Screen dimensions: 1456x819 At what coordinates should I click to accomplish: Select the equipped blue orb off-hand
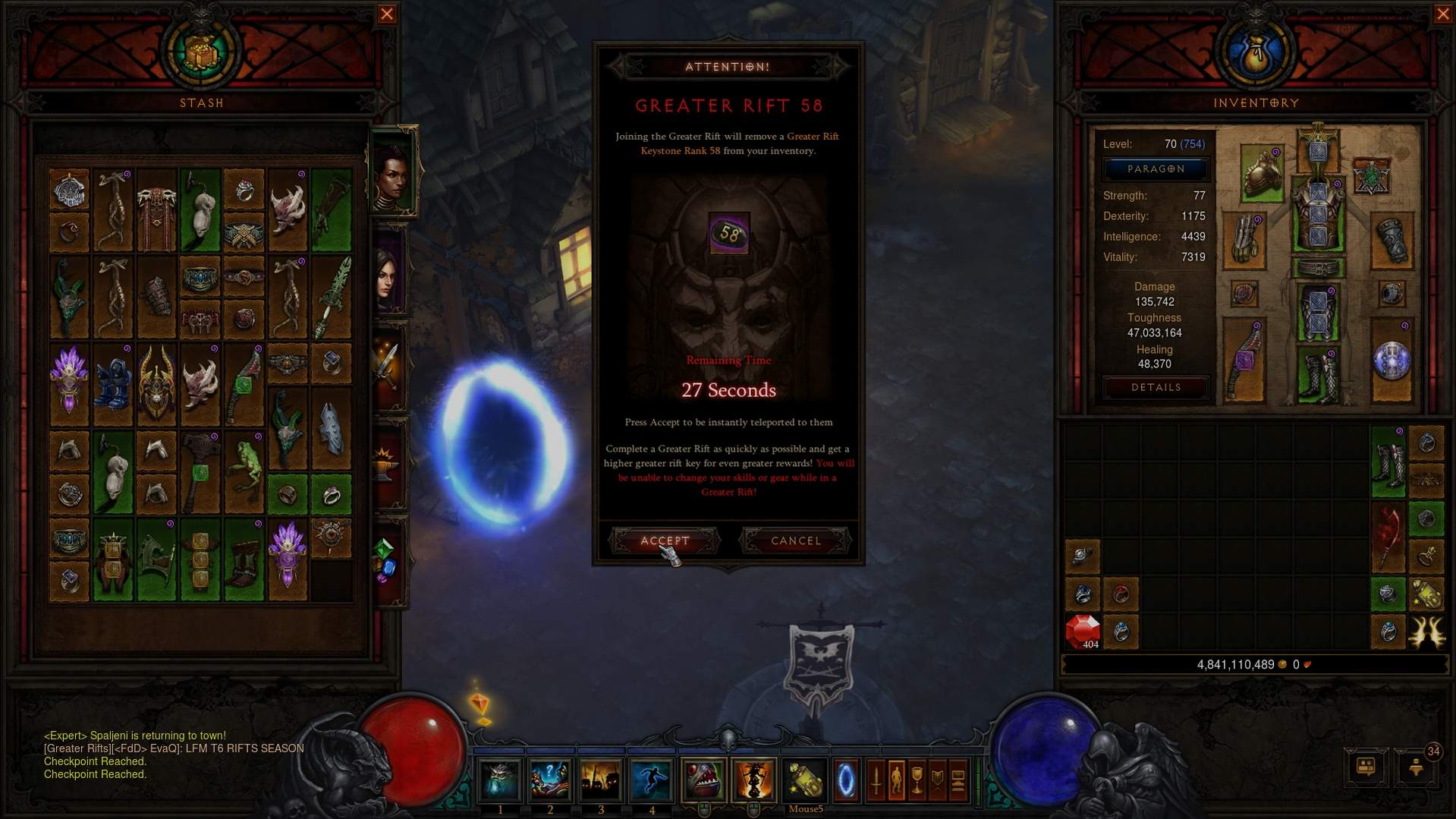[1392, 361]
